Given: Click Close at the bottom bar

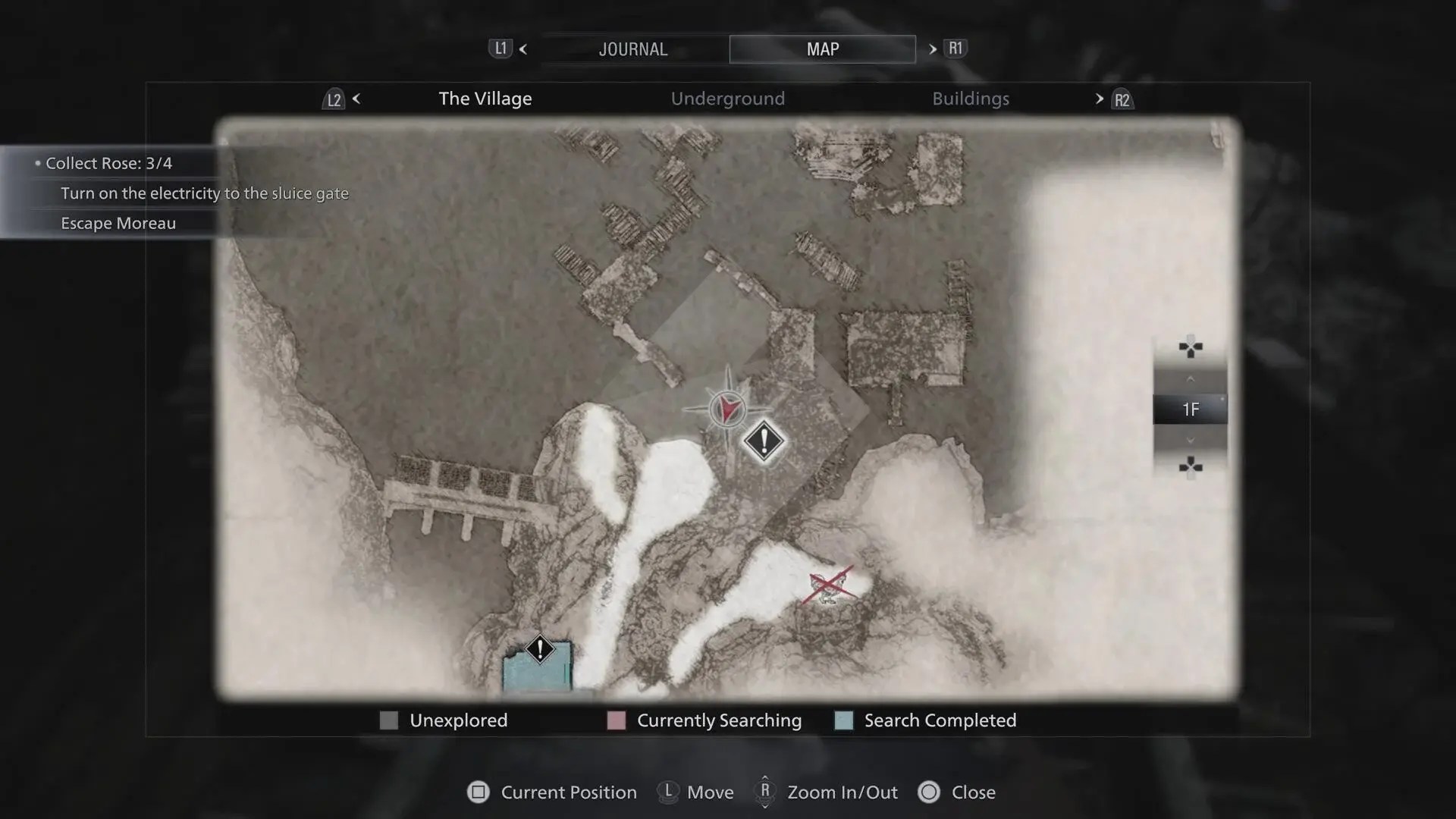Looking at the screenshot, I should [974, 792].
